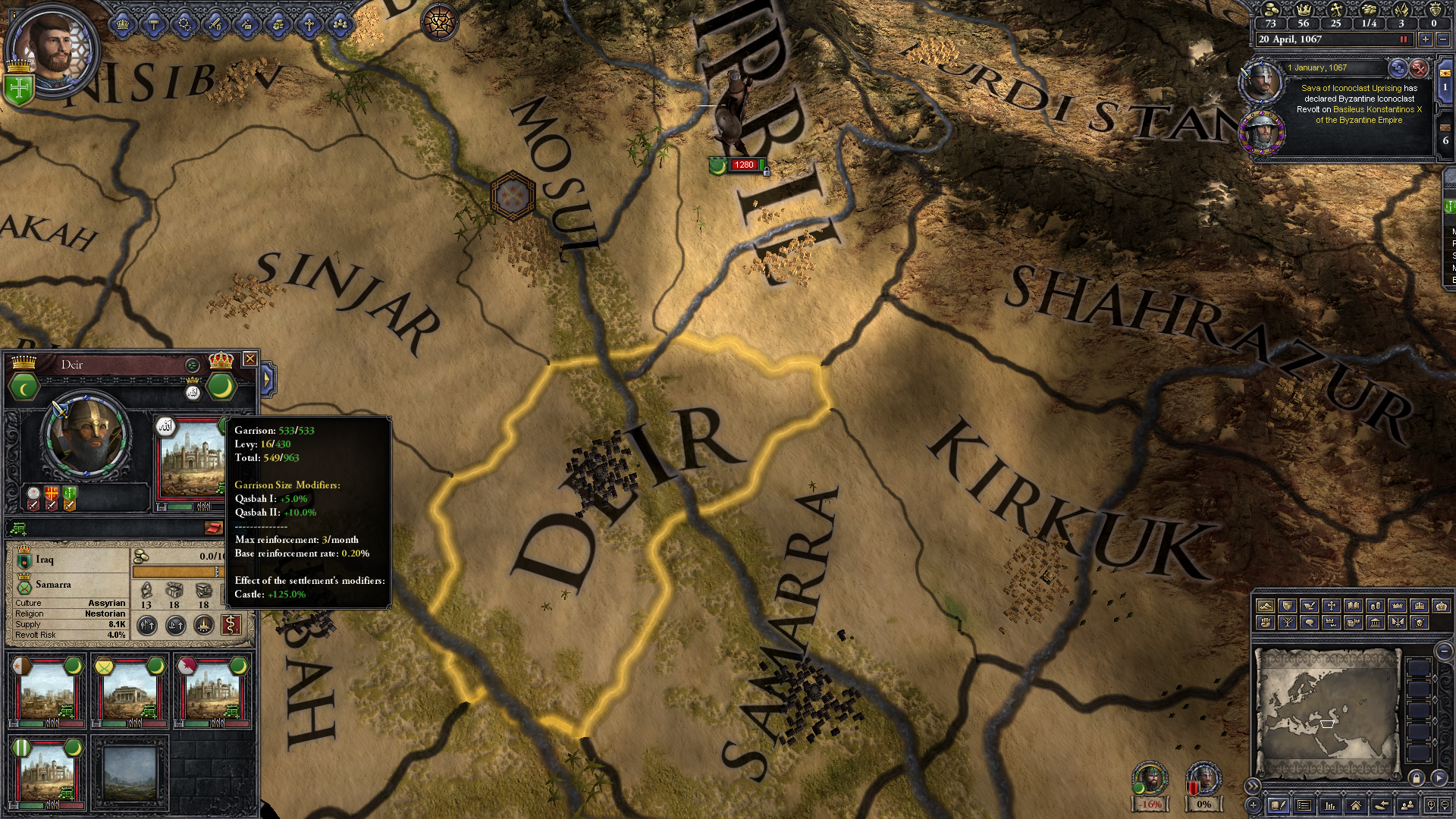Switch to terrain map mode
1456x819 pixels.
(x=1266, y=607)
